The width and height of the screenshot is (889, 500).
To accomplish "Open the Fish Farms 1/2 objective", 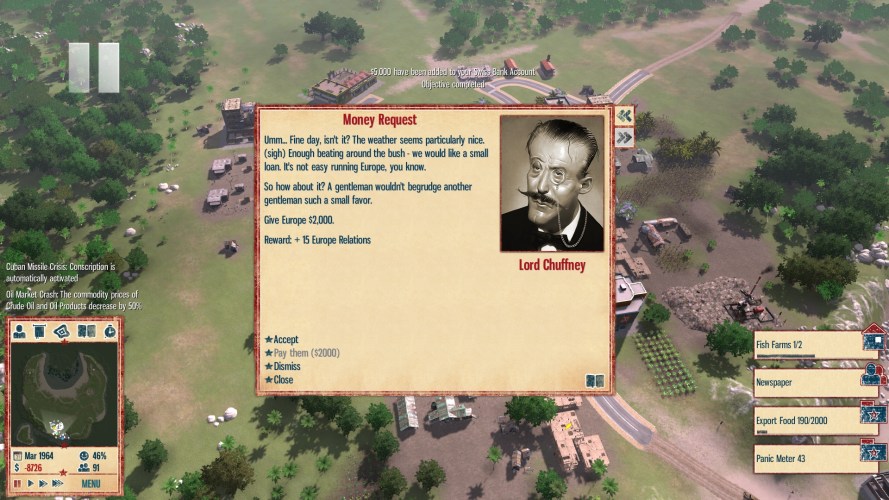I will click(807, 345).
